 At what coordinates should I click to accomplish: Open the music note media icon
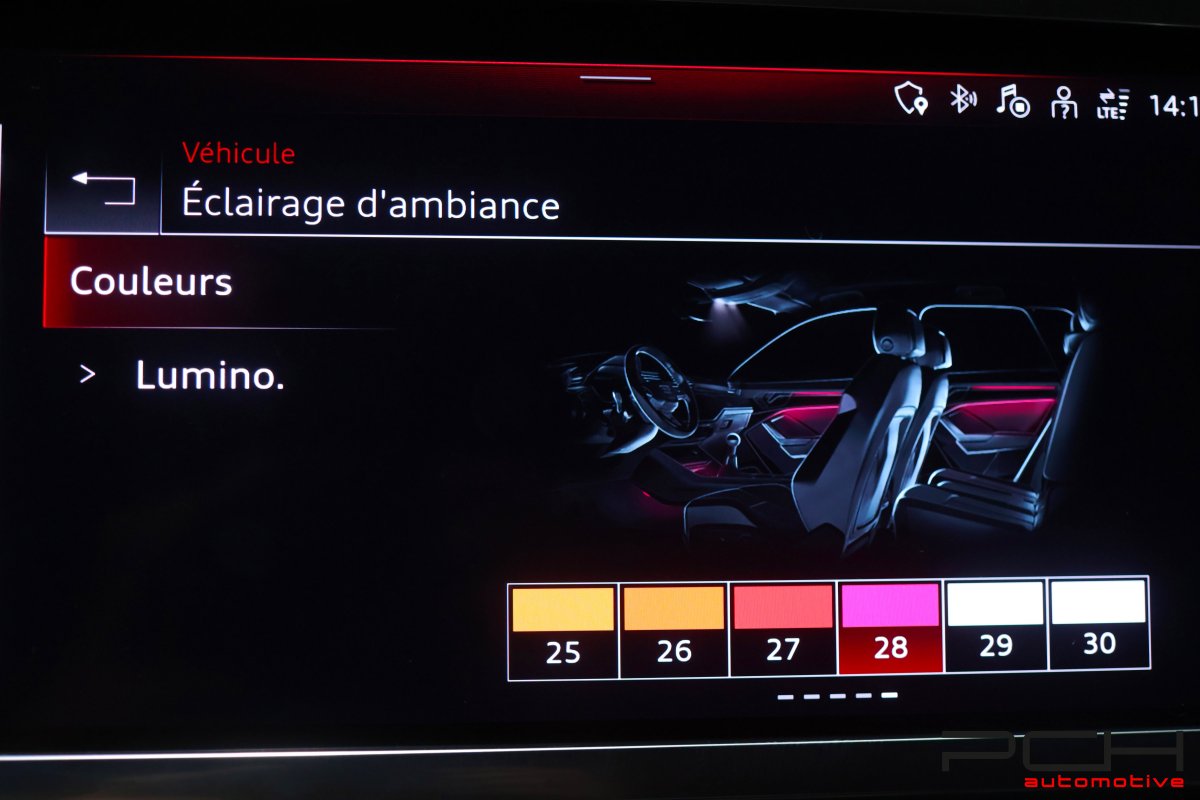(x=1013, y=100)
